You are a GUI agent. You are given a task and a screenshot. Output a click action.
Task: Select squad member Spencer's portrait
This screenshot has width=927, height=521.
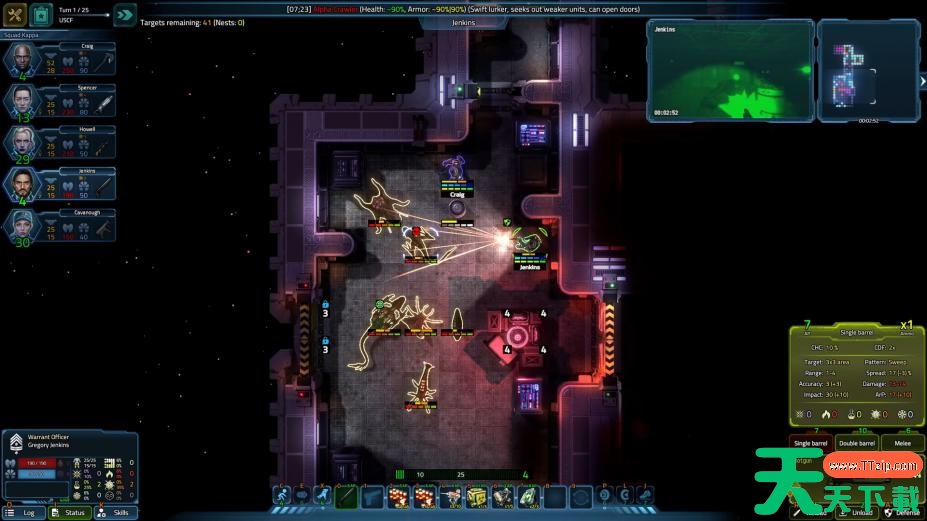tap(23, 101)
